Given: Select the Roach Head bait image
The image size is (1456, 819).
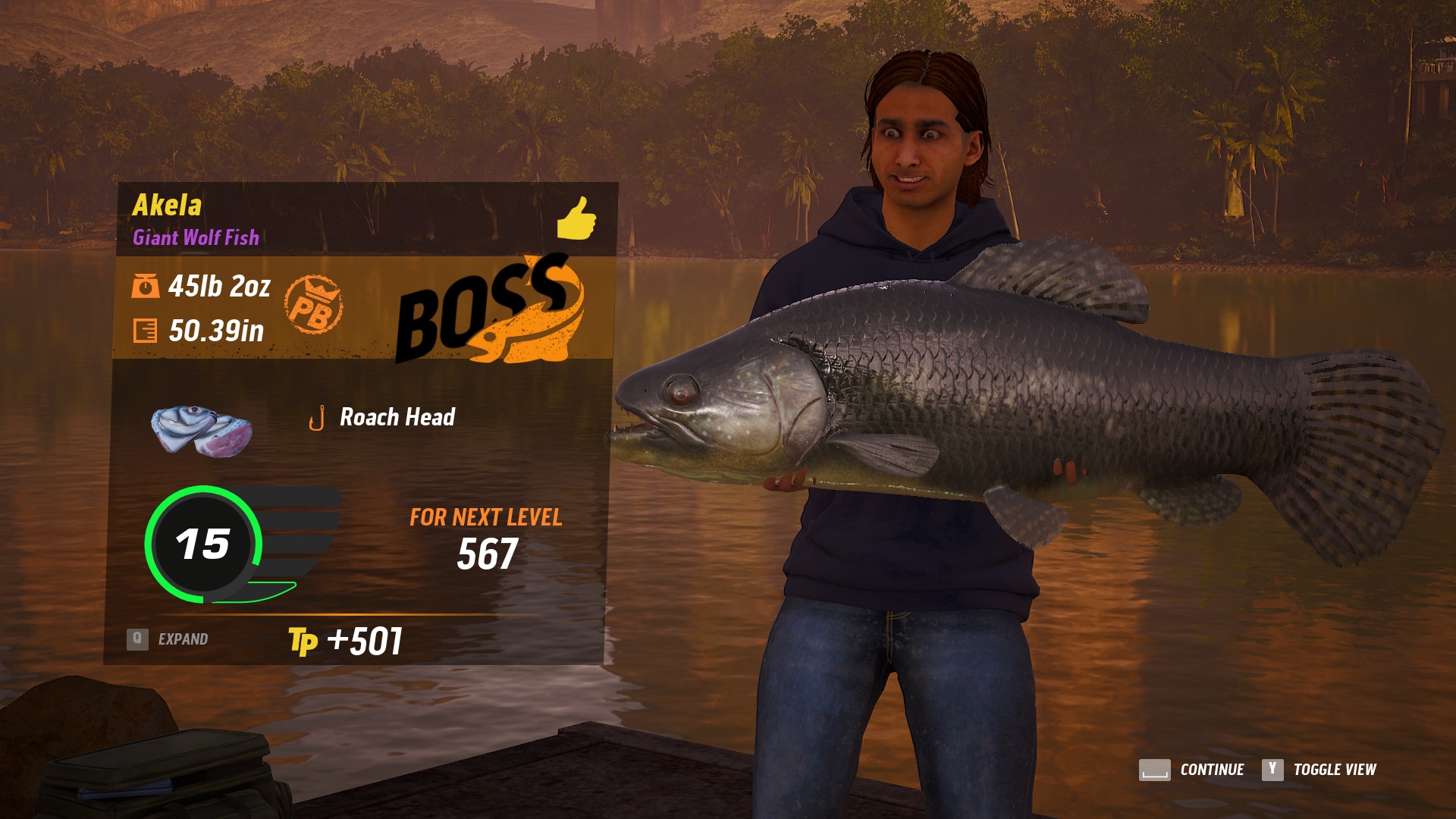Looking at the screenshot, I should (201, 431).
